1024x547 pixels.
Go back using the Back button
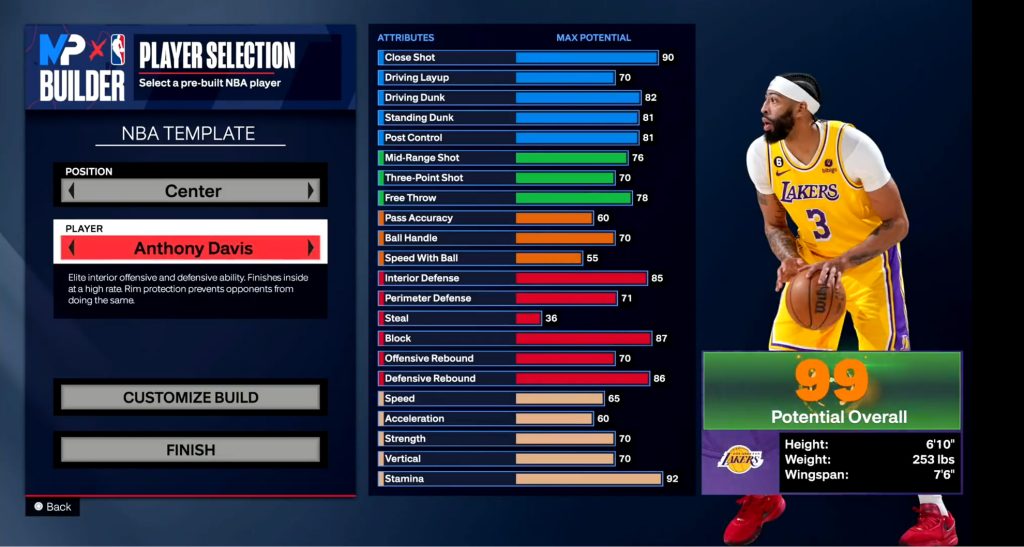pos(53,507)
